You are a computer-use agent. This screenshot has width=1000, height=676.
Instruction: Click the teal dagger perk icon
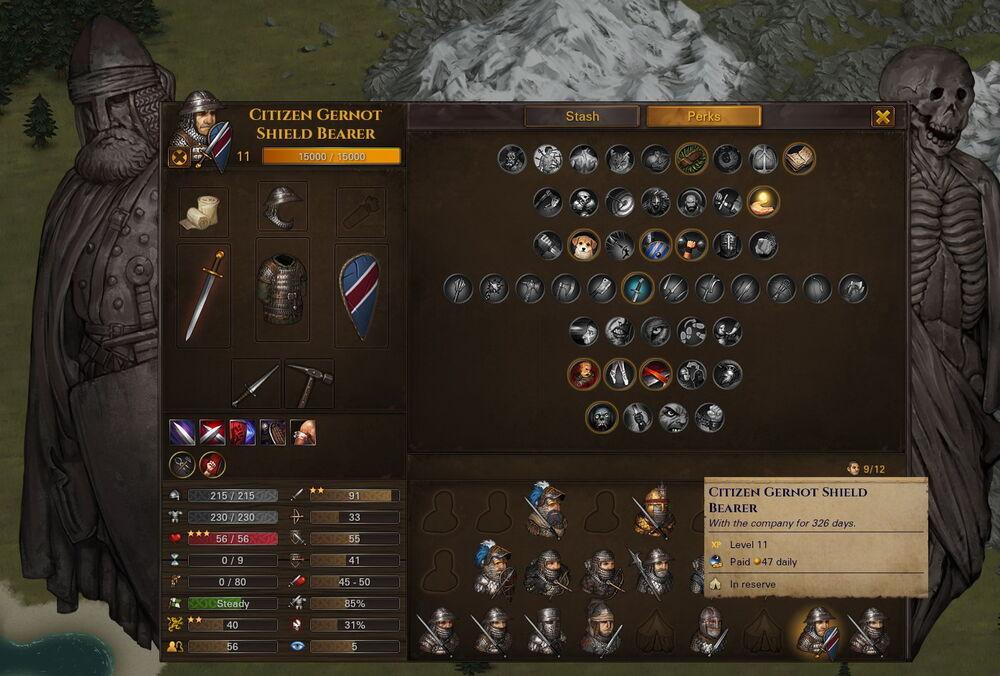(x=637, y=289)
